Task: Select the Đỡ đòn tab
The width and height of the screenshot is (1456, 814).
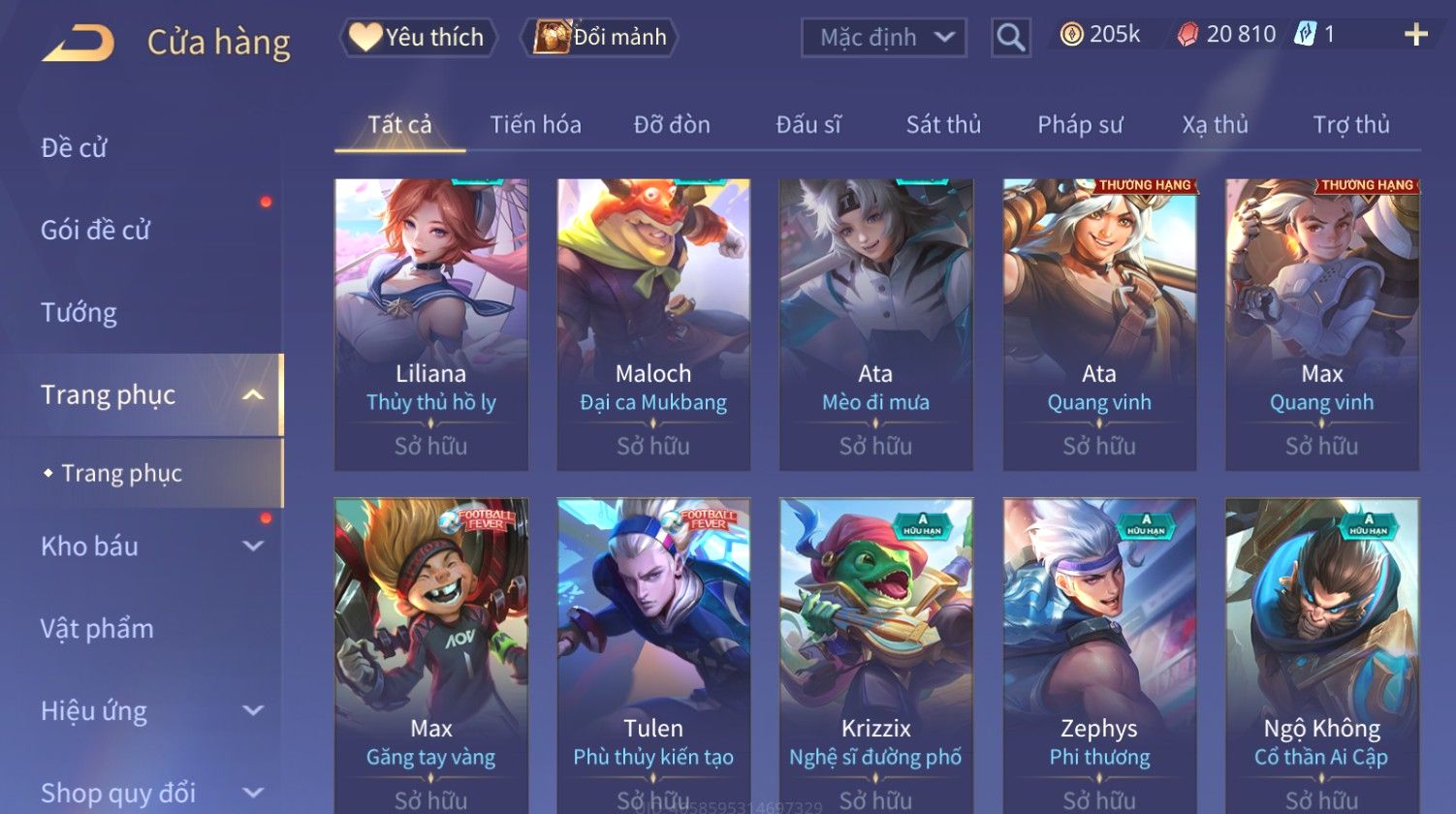Action: (672, 125)
